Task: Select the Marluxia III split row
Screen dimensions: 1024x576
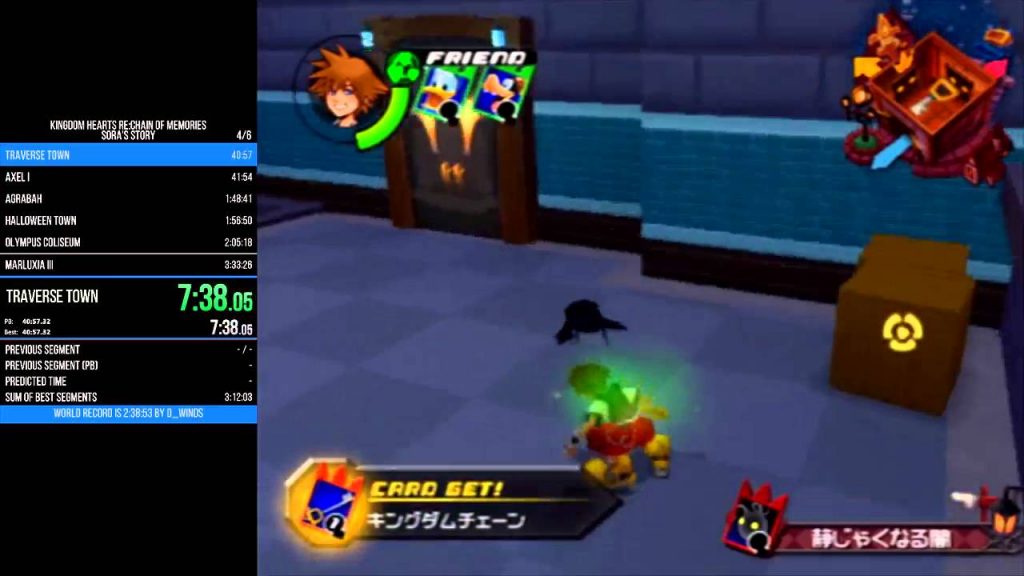Action: point(128,265)
